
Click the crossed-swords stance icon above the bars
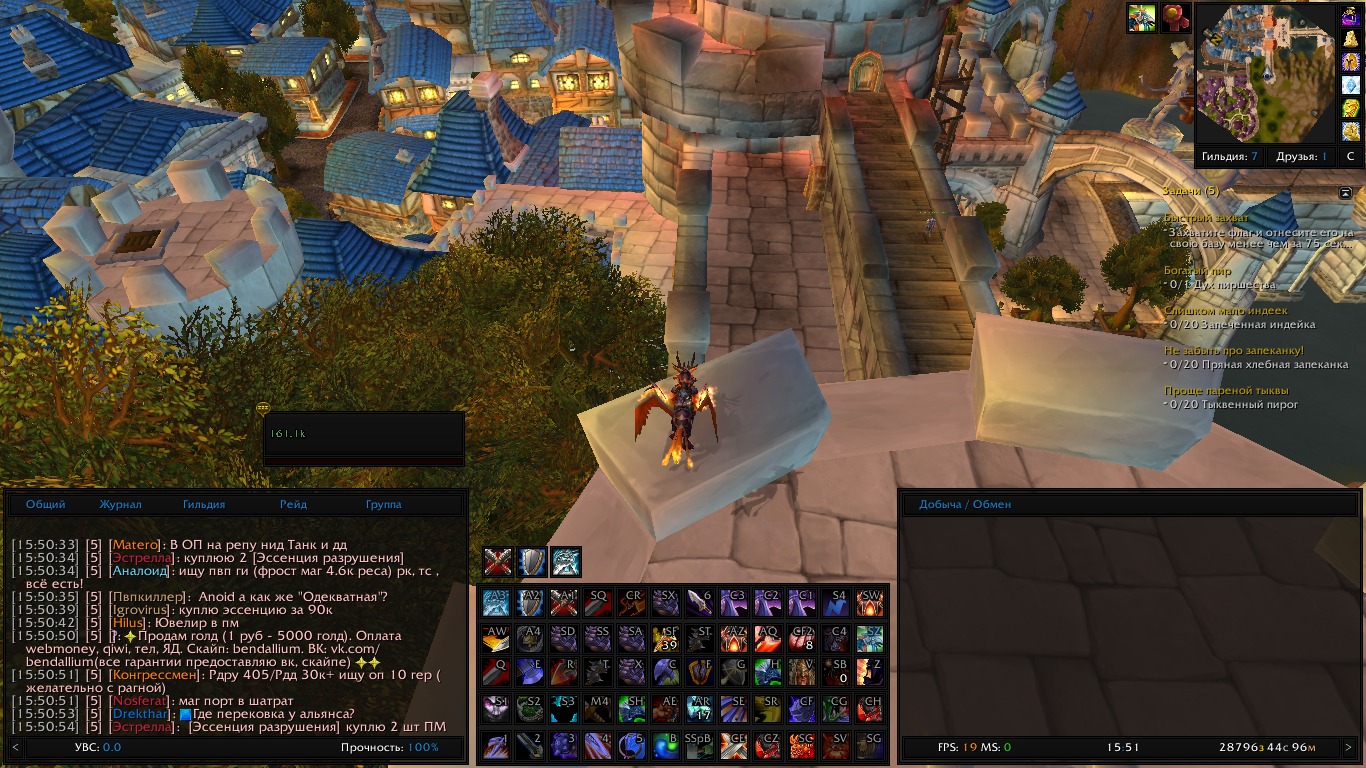point(498,562)
